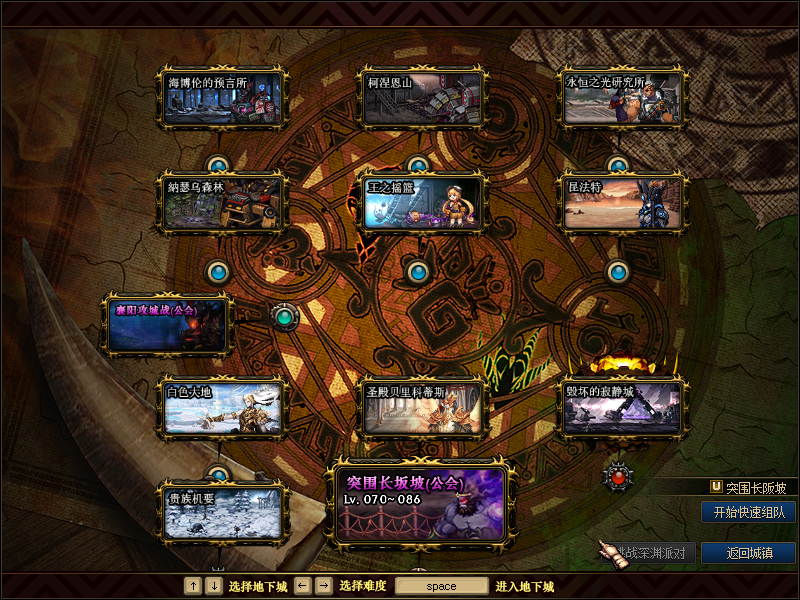Select the 昆法特 dungeon

tap(622, 203)
